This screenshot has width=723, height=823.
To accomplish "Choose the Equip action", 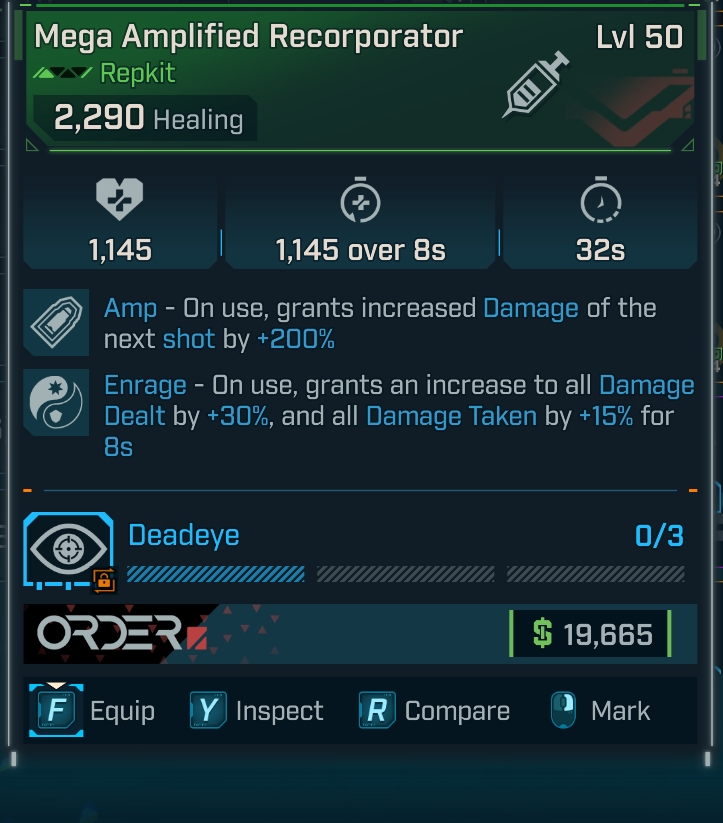I will [92, 711].
